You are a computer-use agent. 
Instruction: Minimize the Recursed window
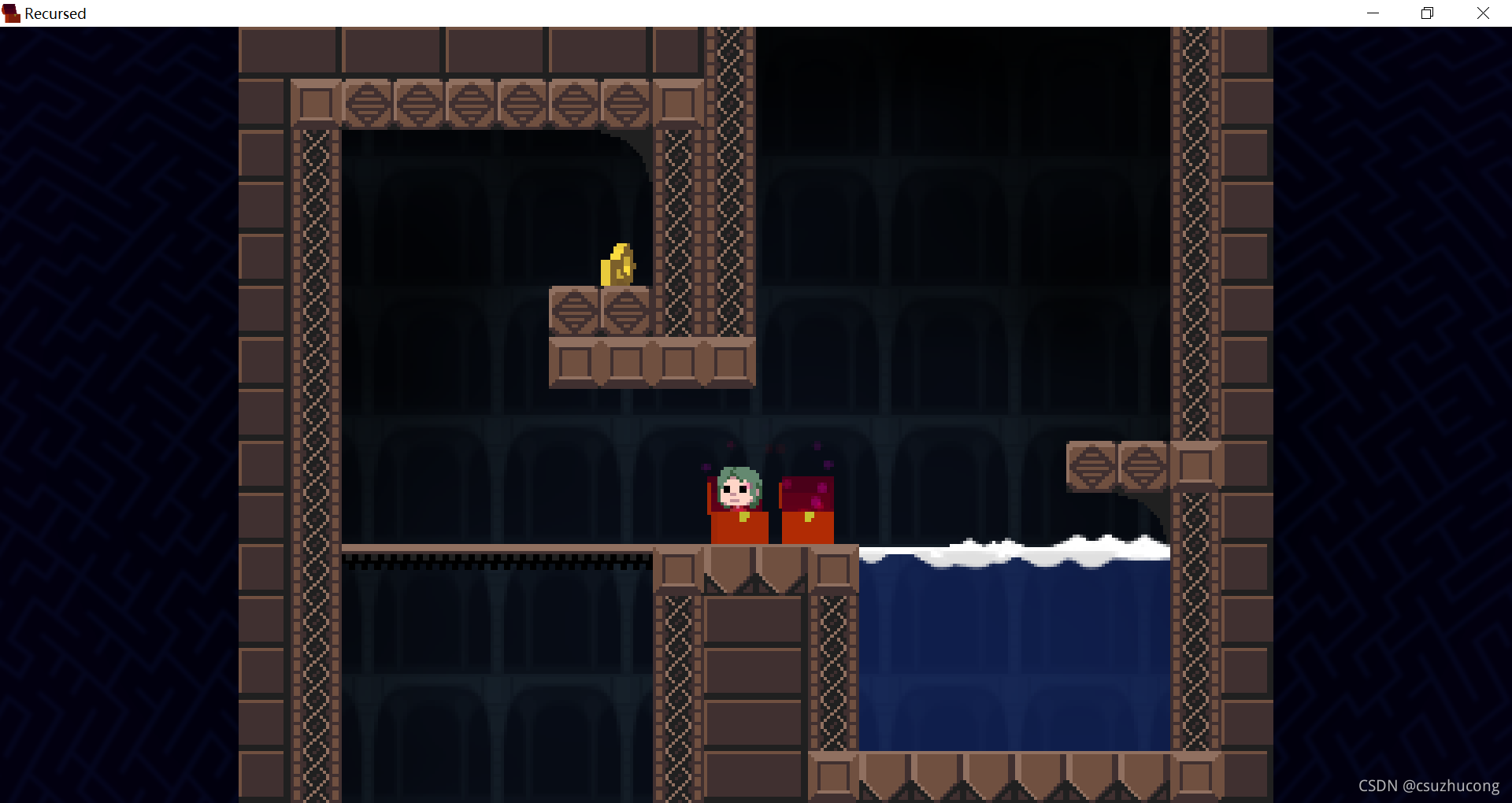(1373, 13)
